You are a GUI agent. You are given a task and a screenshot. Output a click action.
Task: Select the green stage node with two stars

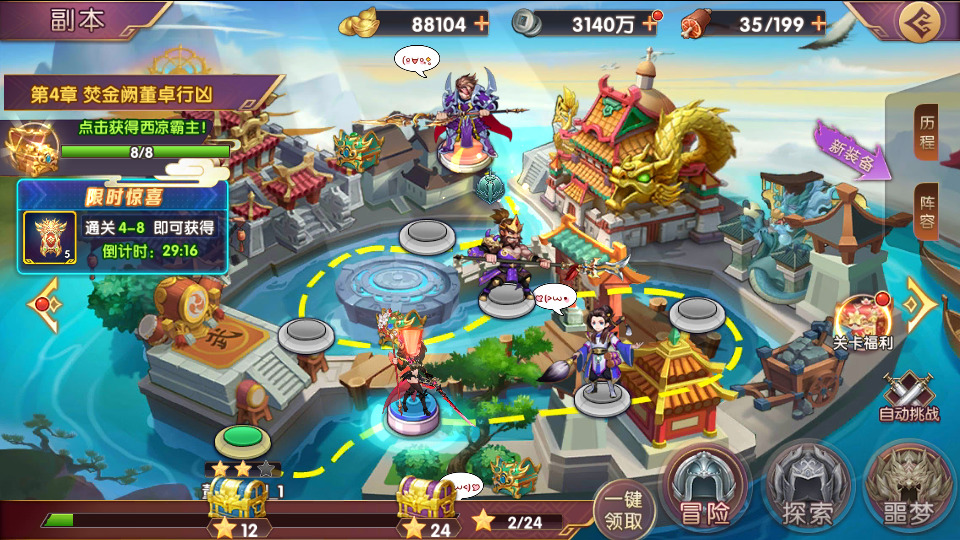(x=237, y=440)
